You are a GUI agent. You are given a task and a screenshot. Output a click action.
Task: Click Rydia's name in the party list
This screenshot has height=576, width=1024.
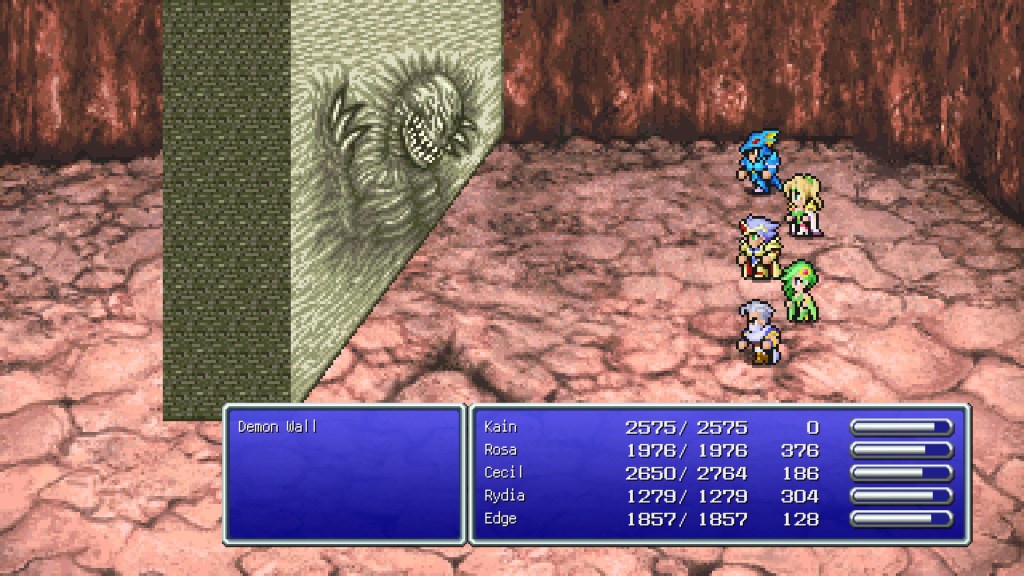tap(504, 496)
